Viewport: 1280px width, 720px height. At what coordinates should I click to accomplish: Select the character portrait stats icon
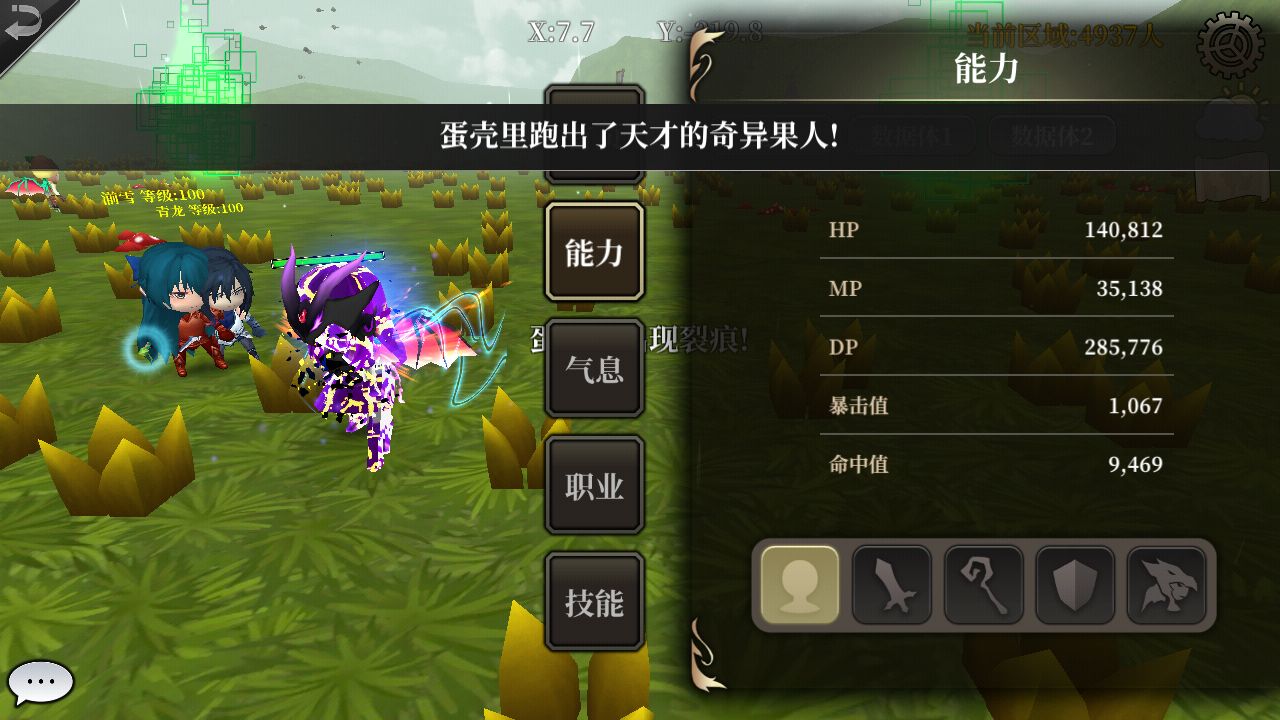point(797,588)
